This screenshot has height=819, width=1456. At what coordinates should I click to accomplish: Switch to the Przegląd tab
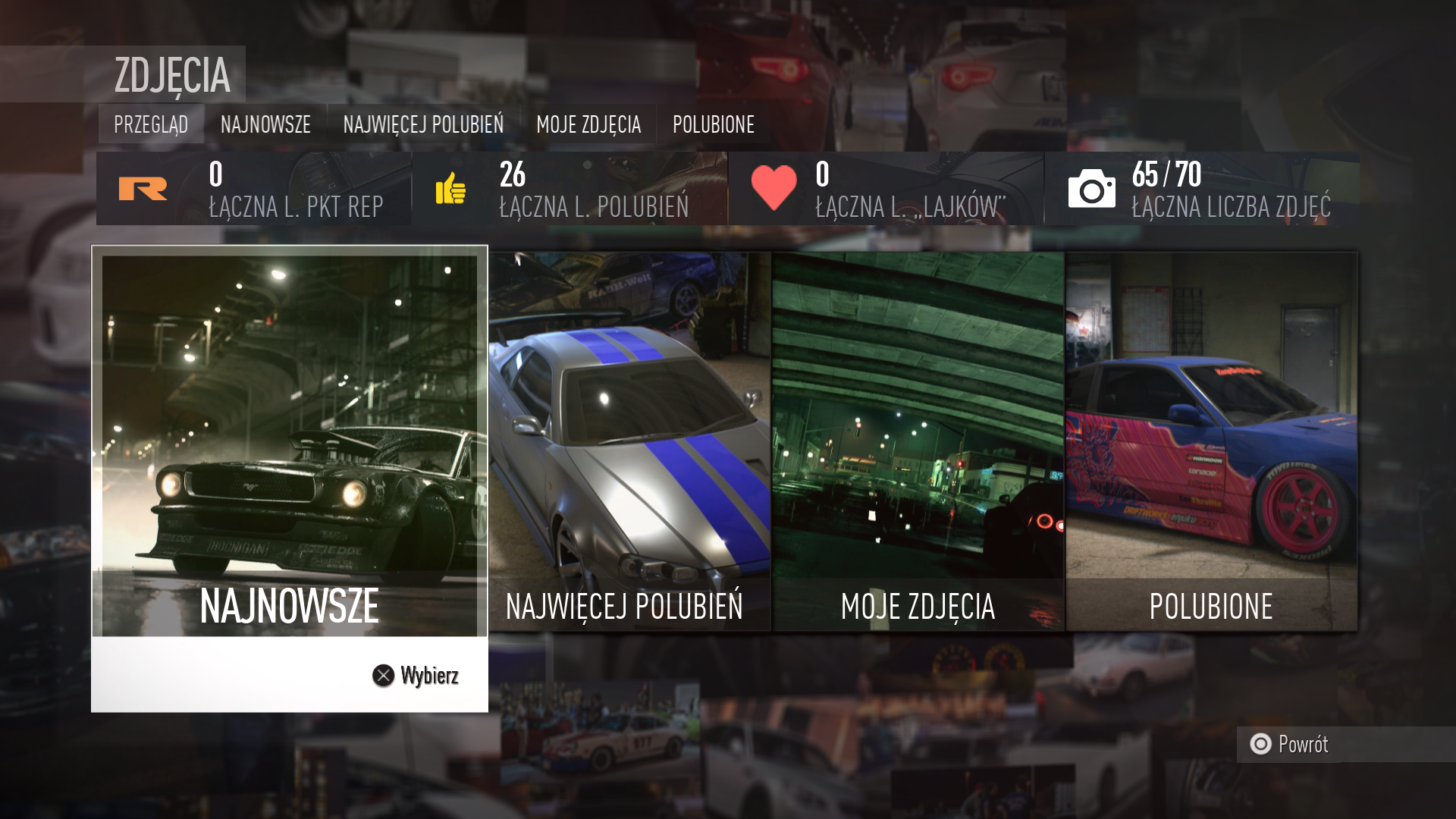tap(151, 124)
